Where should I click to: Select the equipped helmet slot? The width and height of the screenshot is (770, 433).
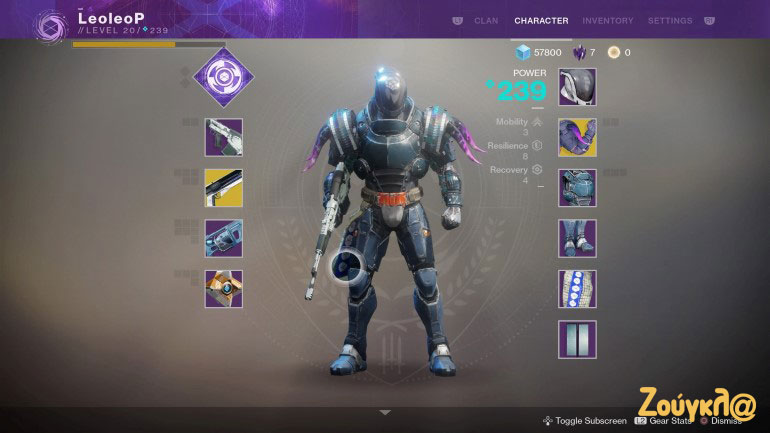pos(577,87)
